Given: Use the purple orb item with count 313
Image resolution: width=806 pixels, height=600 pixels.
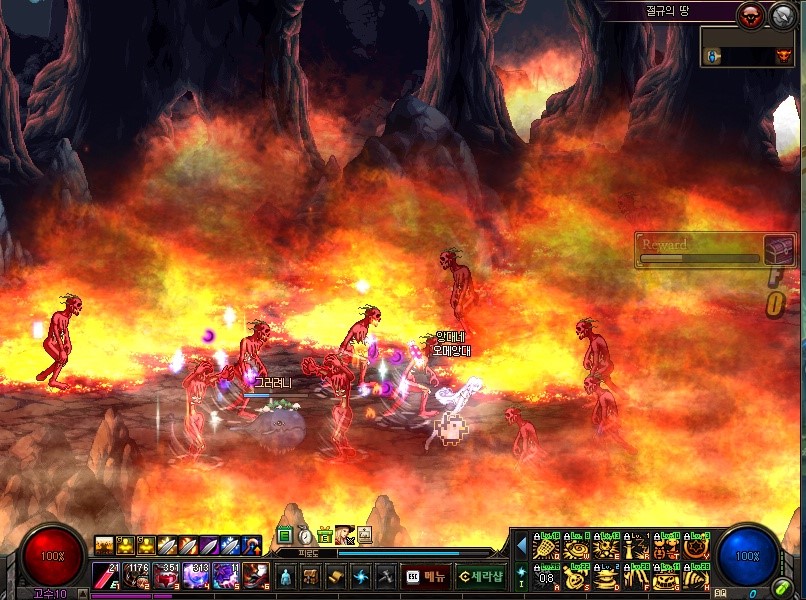Looking at the screenshot, I should point(195,576).
